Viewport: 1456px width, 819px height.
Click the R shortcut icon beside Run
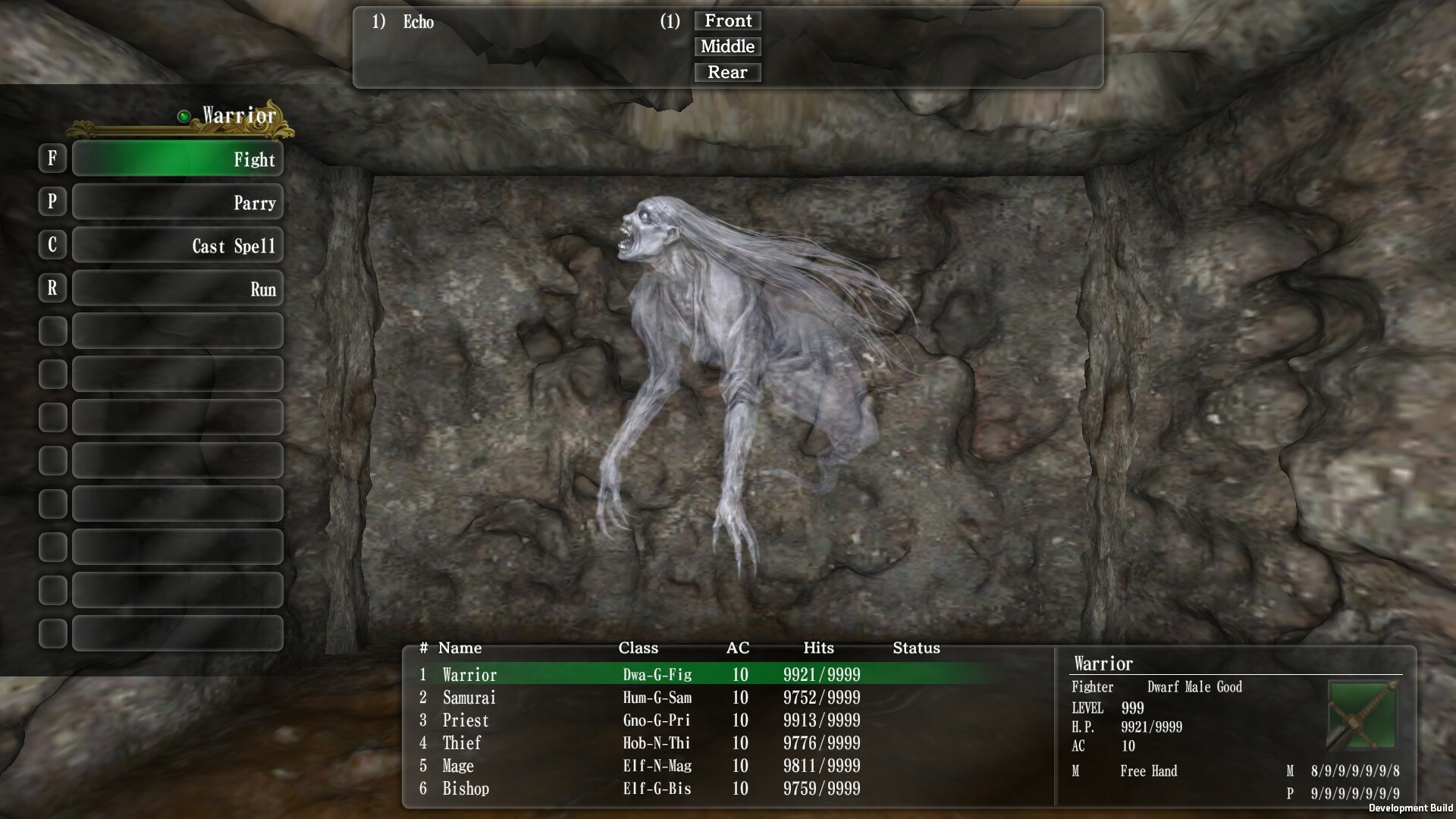pyautogui.click(x=52, y=288)
